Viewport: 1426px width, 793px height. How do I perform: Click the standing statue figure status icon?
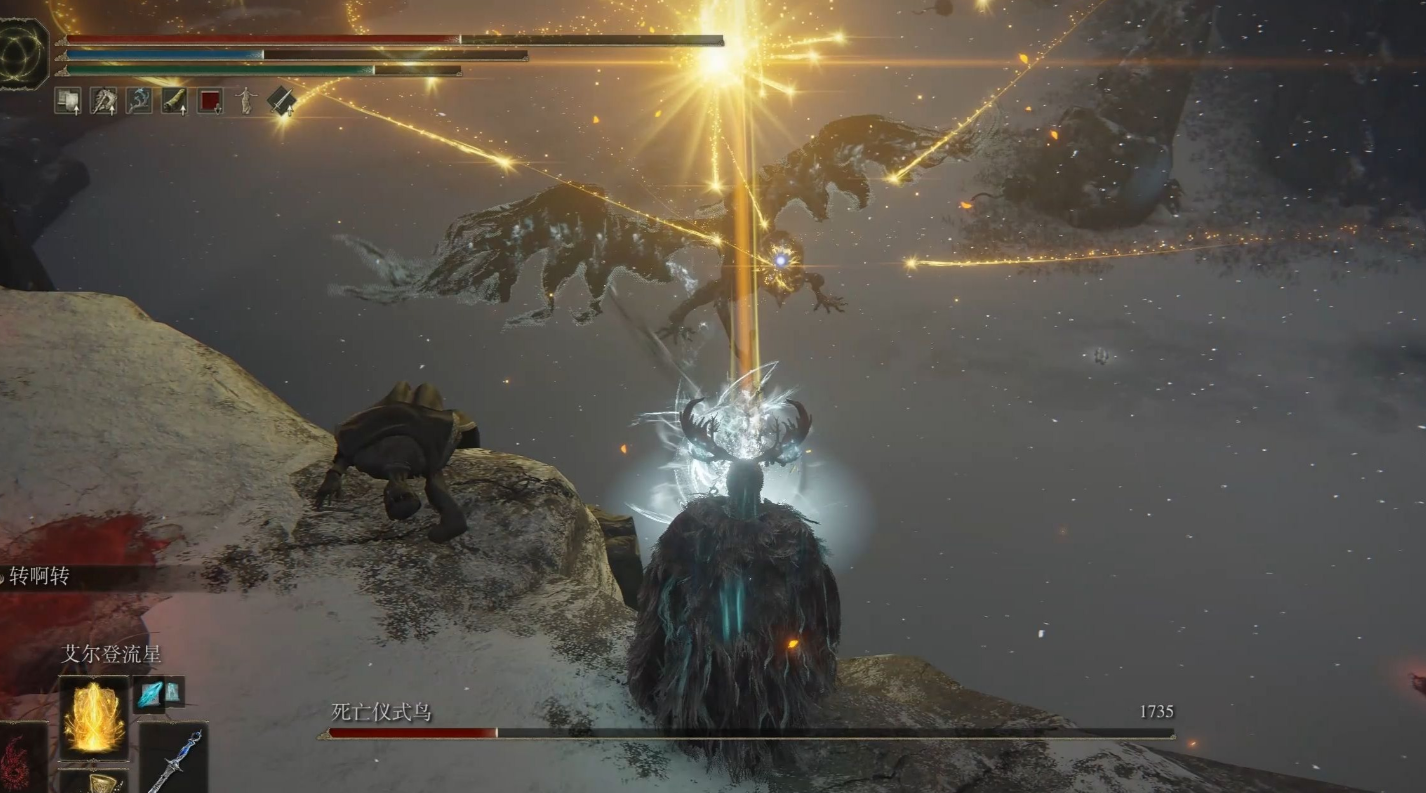(x=245, y=100)
